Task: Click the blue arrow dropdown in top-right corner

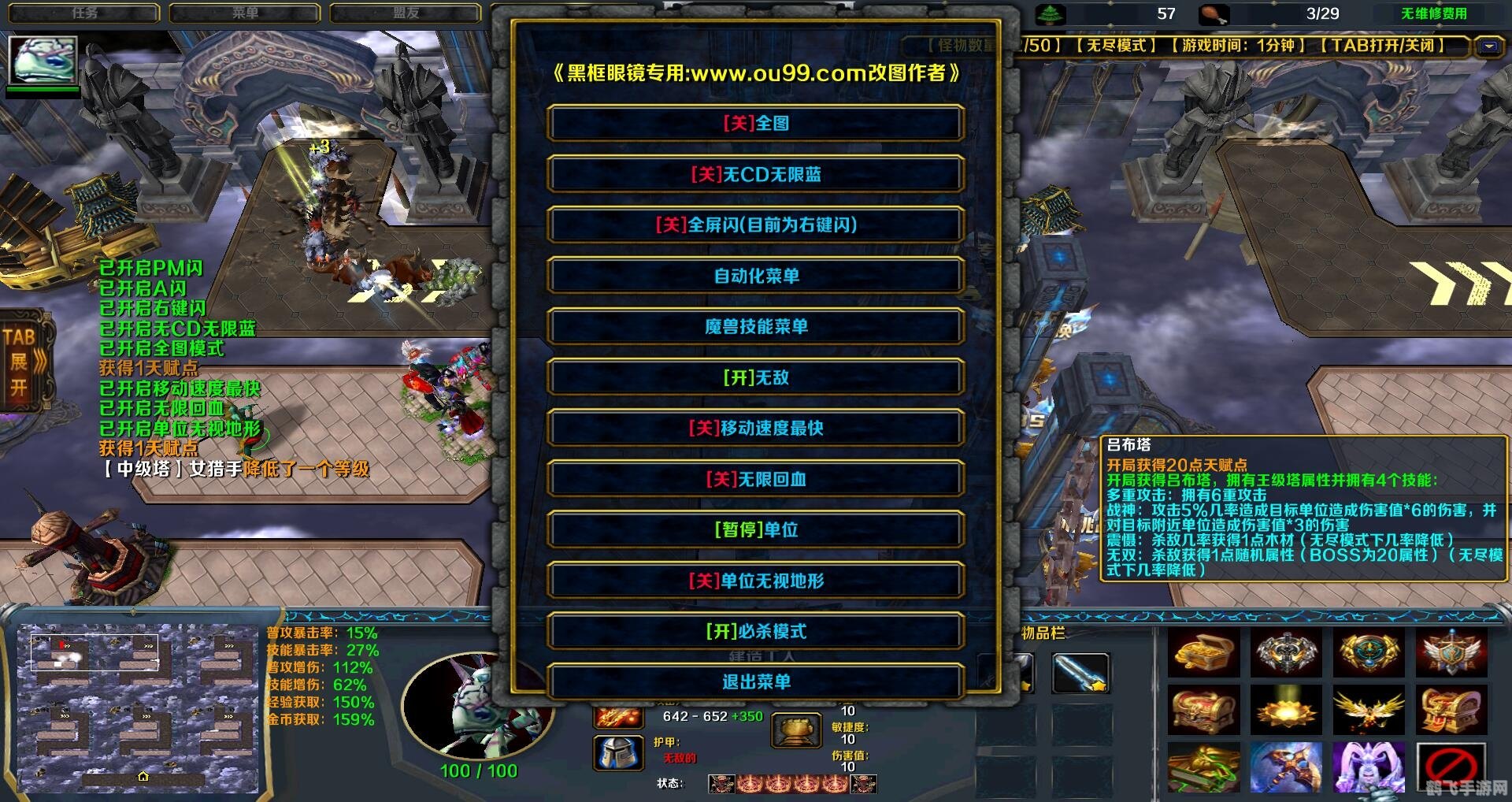Action: [x=1487, y=46]
